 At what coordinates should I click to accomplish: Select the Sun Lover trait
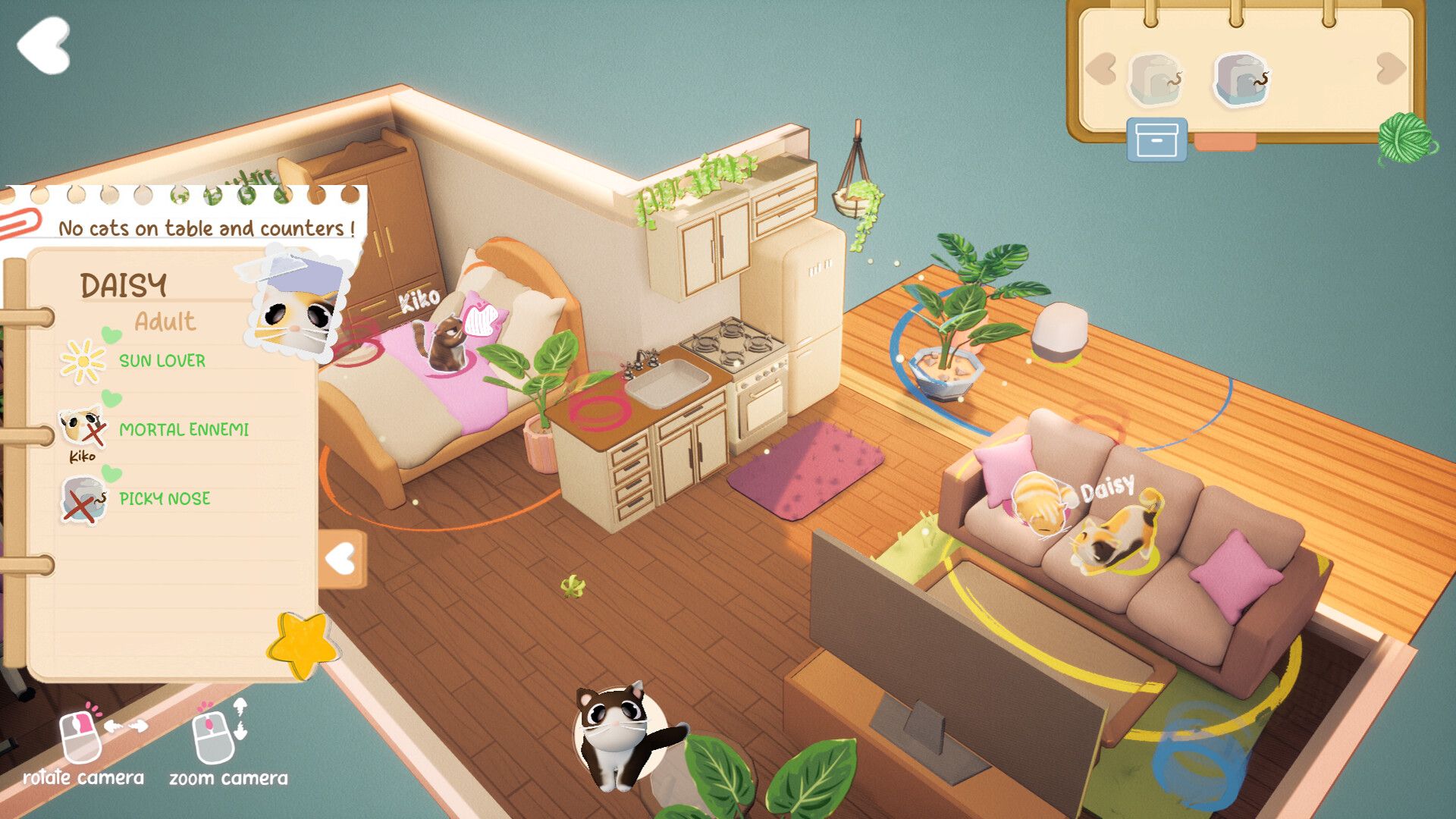pos(162,361)
